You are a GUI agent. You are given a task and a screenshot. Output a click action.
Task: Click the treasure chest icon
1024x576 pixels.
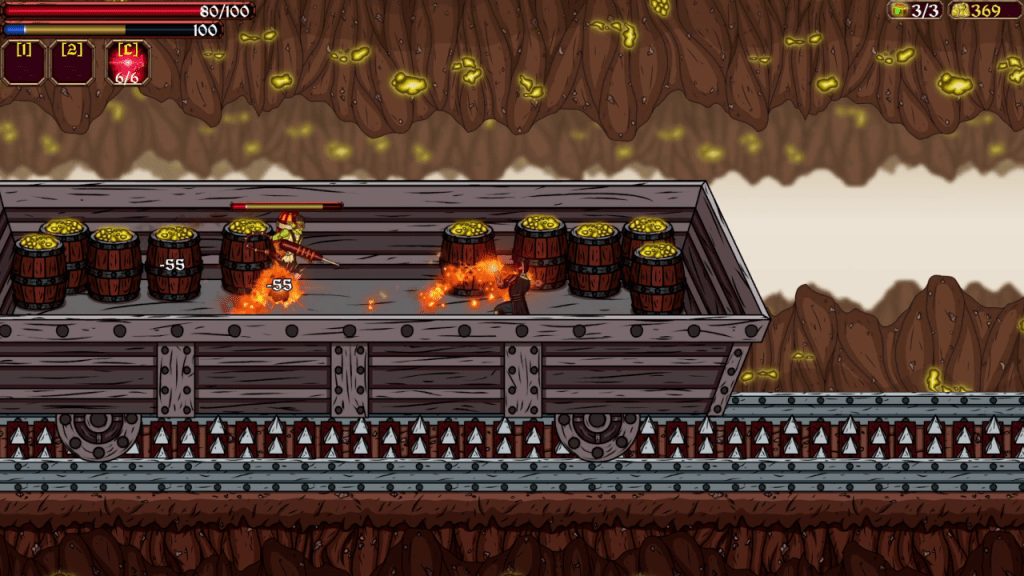point(899,10)
